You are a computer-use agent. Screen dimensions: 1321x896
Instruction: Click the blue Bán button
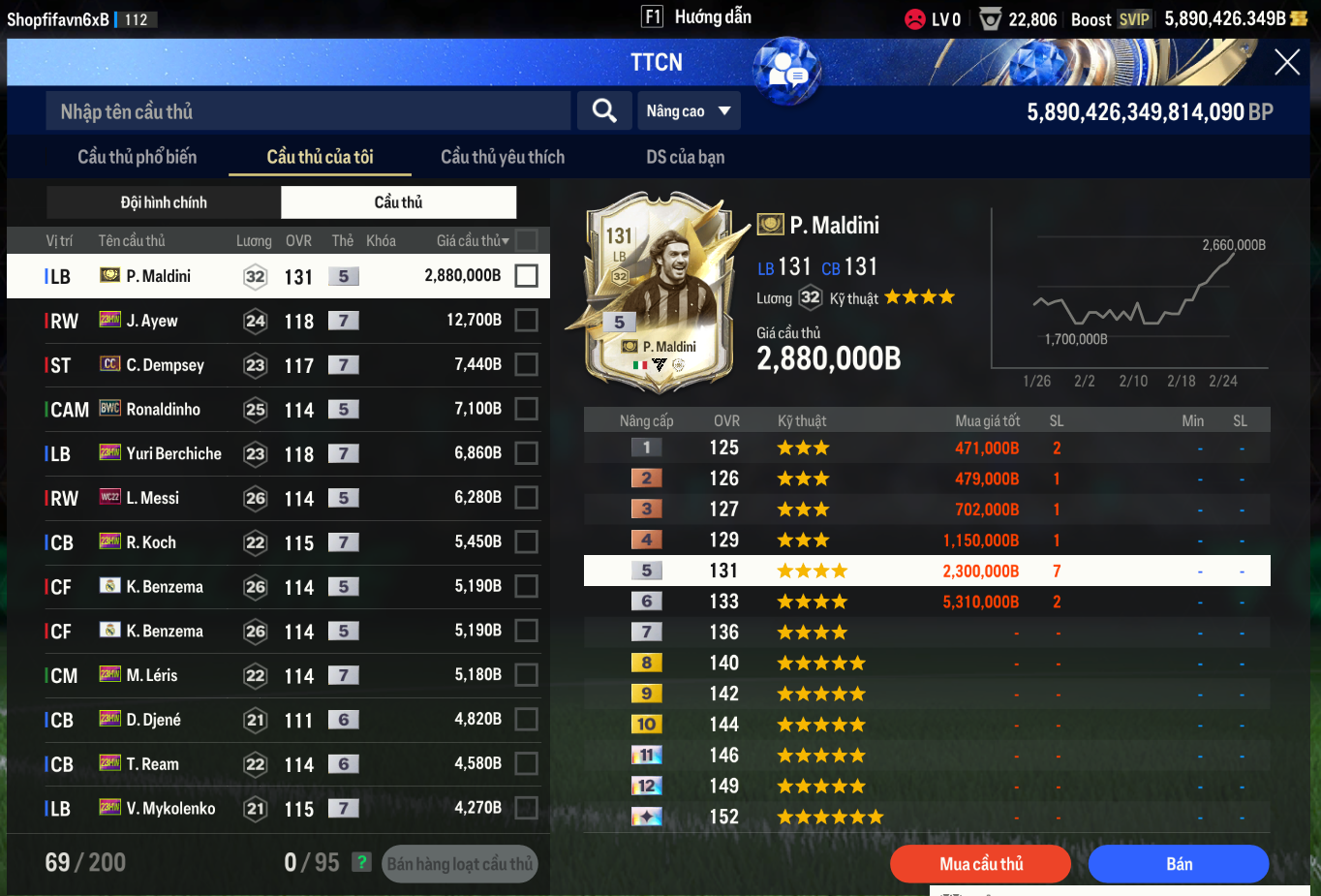coord(1178,864)
